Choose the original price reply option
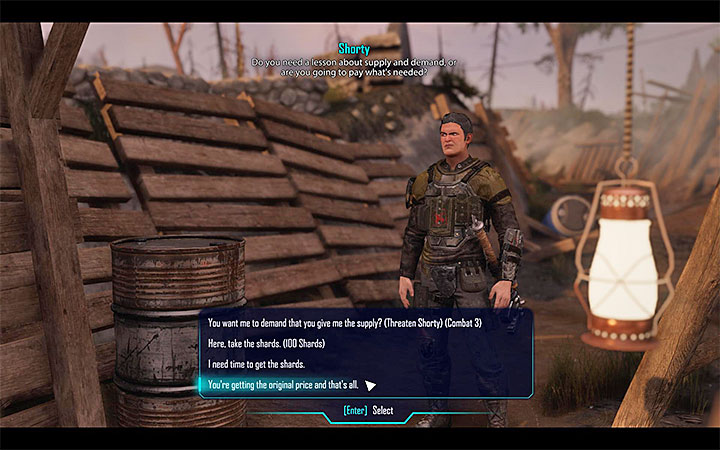Viewport: 720px width, 450px height. 283,383
